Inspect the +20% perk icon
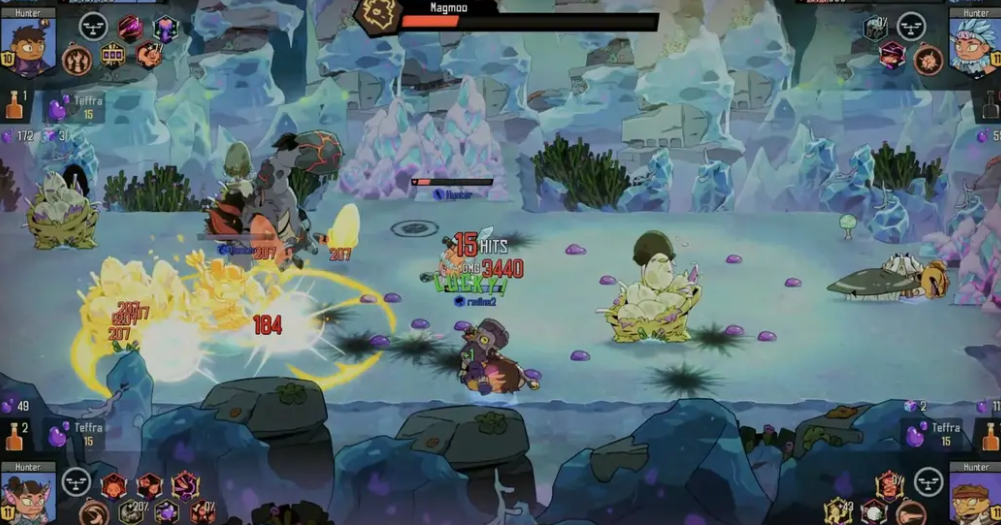The height and width of the screenshot is (525, 1001). [x=131, y=511]
